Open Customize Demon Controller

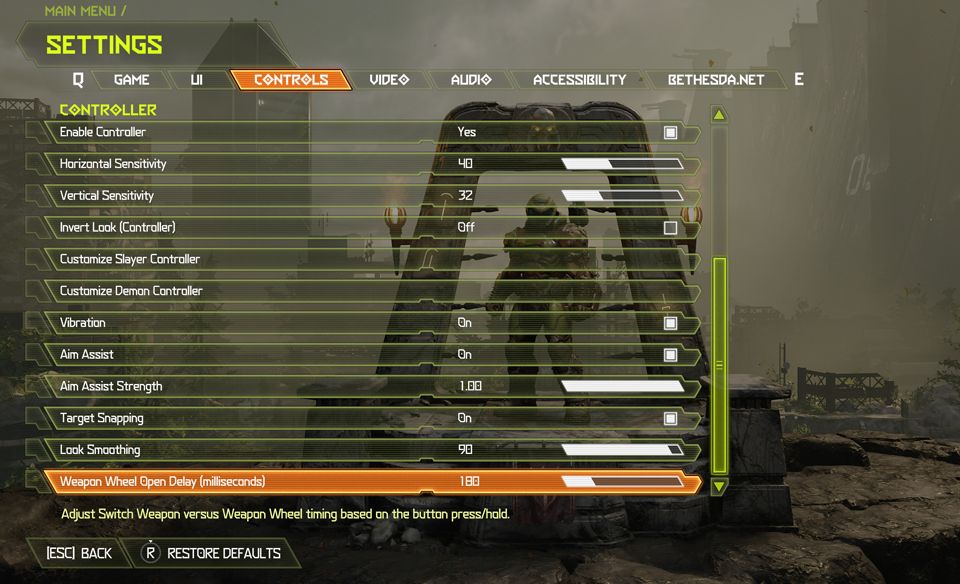click(x=131, y=291)
